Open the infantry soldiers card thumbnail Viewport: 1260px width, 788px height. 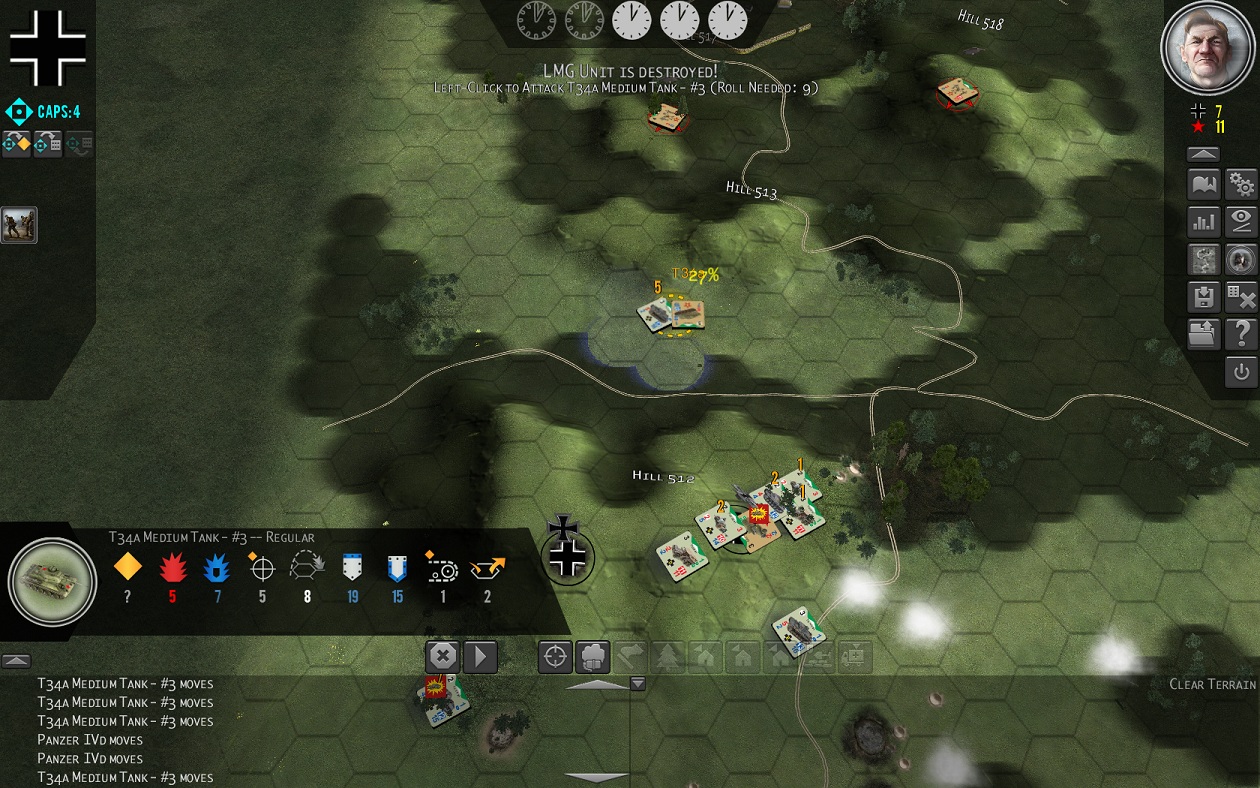(19, 225)
